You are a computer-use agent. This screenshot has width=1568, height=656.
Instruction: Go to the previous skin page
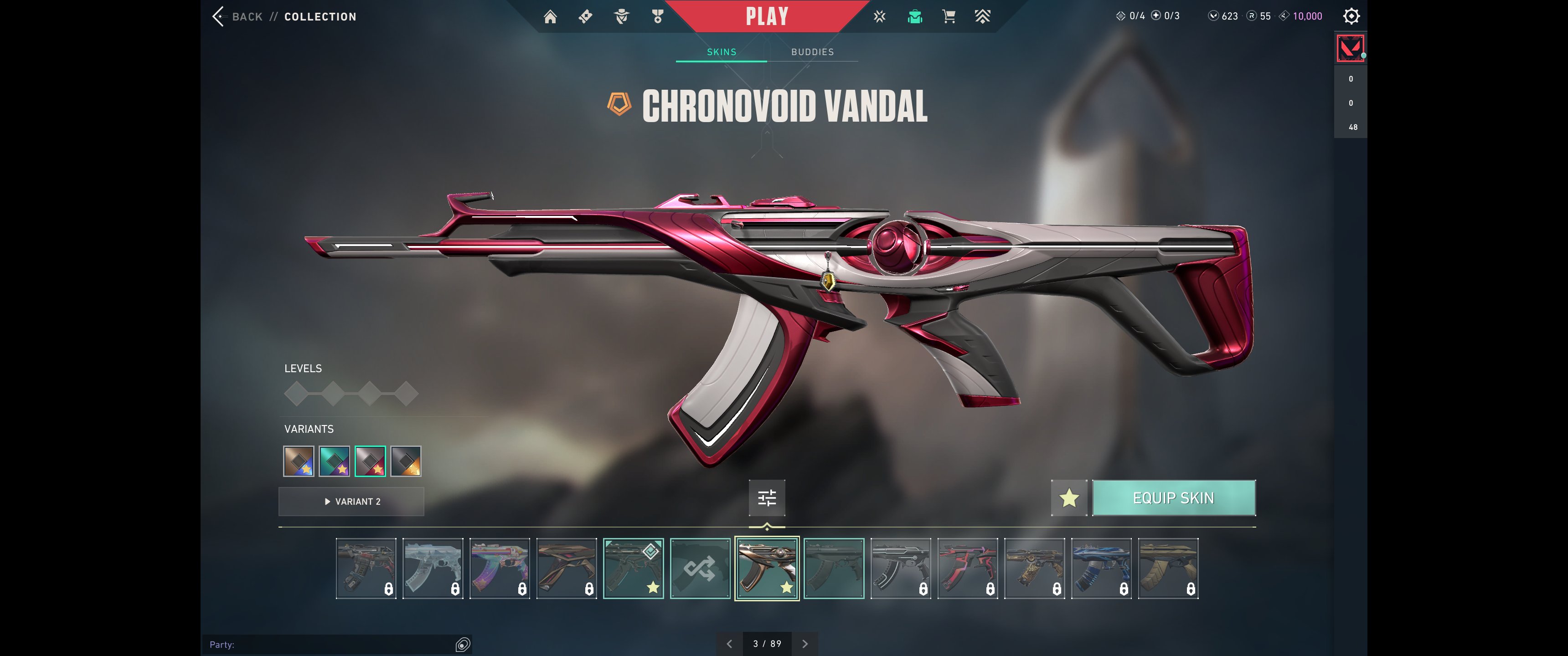click(729, 644)
